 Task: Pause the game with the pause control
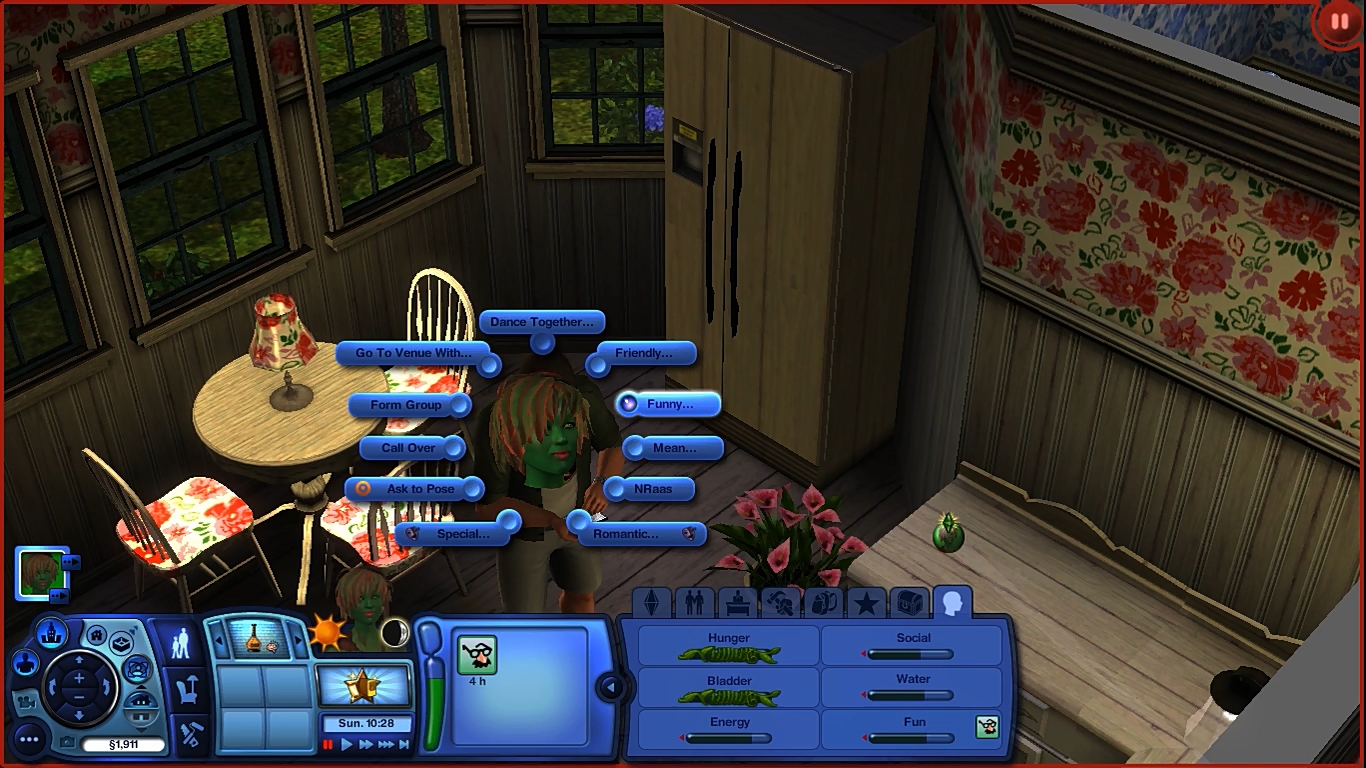coord(328,744)
